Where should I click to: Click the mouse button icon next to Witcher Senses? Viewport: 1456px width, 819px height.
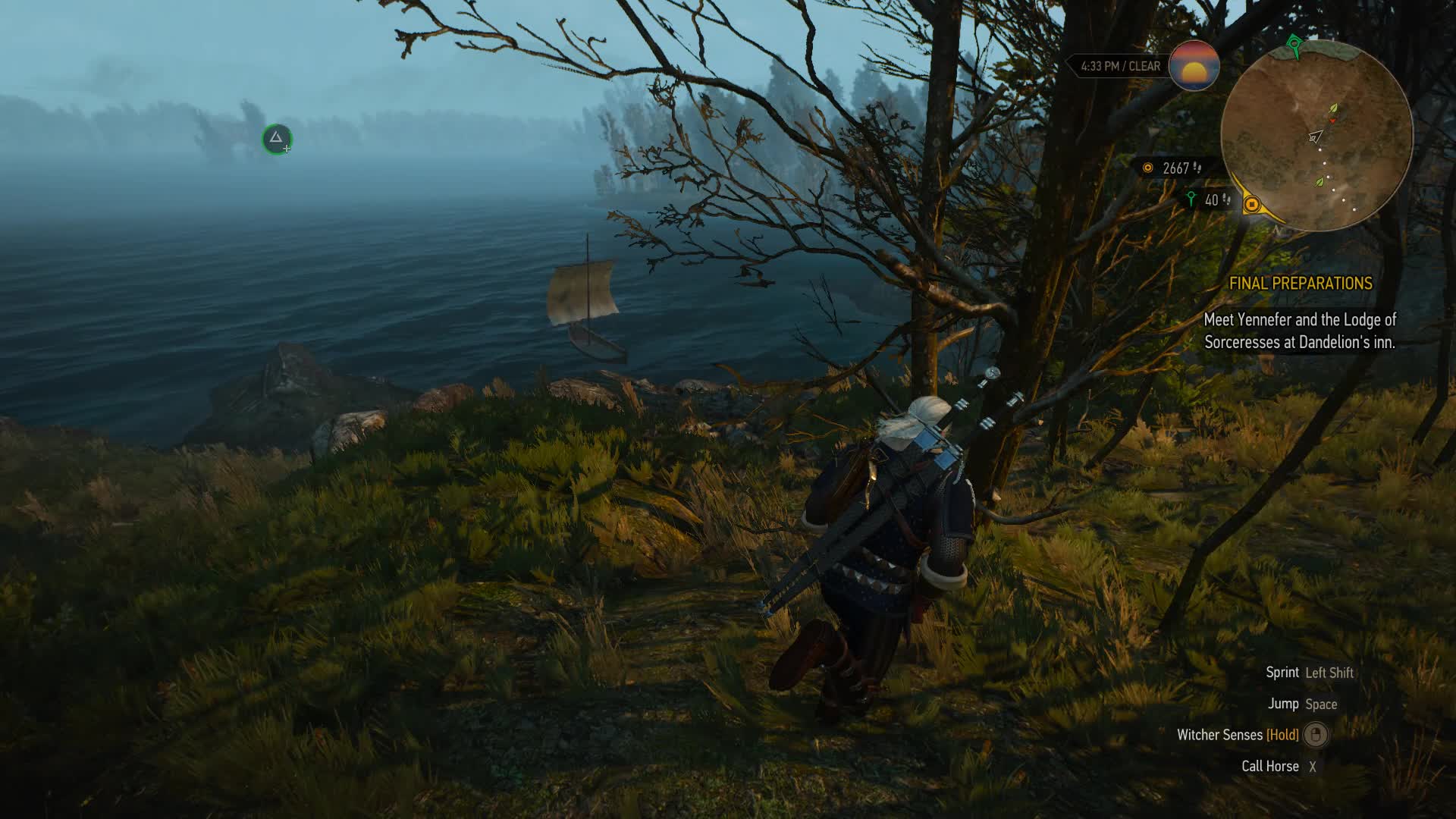click(1314, 735)
